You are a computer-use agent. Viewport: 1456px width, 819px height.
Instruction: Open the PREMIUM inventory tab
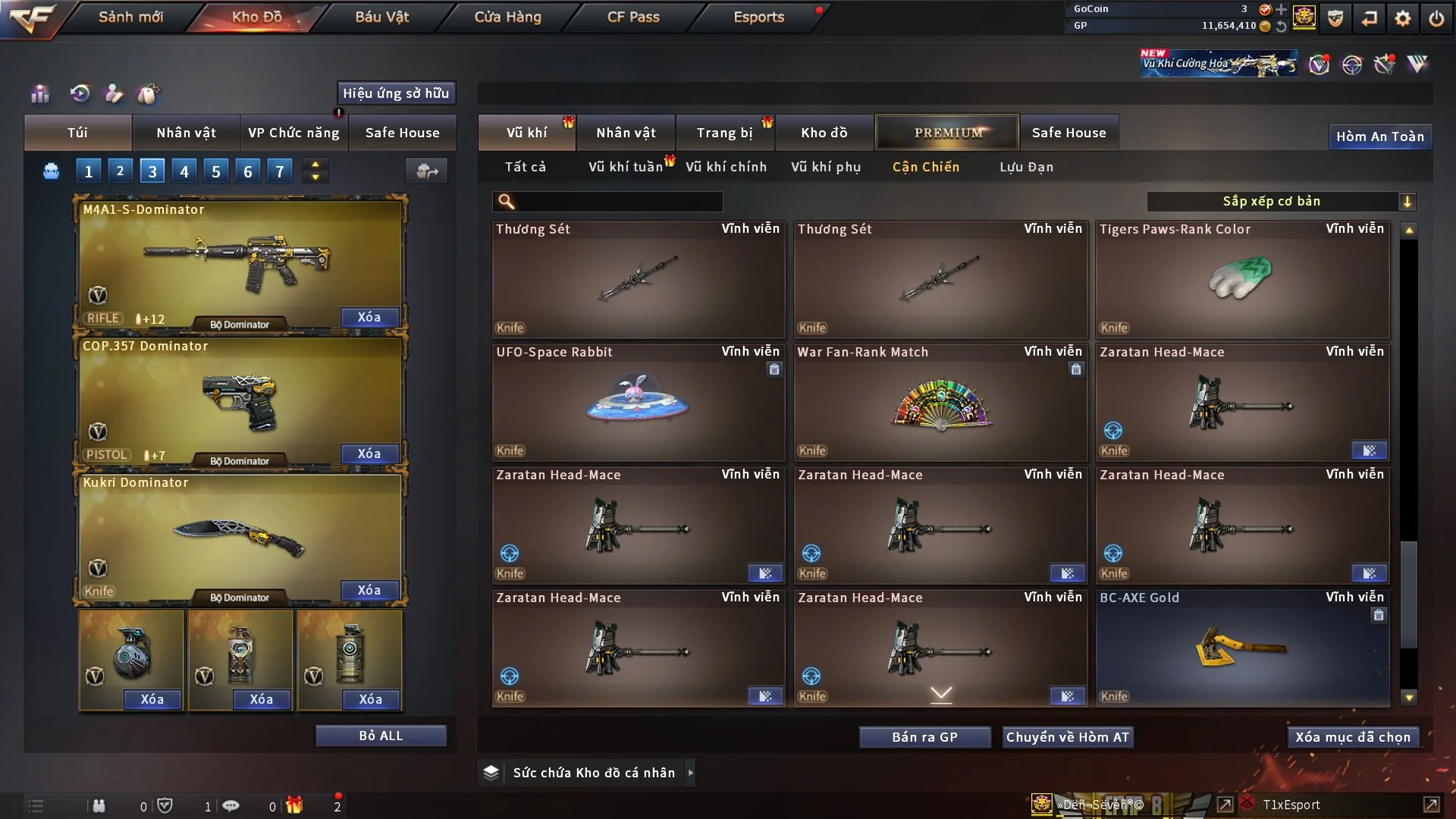click(x=947, y=133)
